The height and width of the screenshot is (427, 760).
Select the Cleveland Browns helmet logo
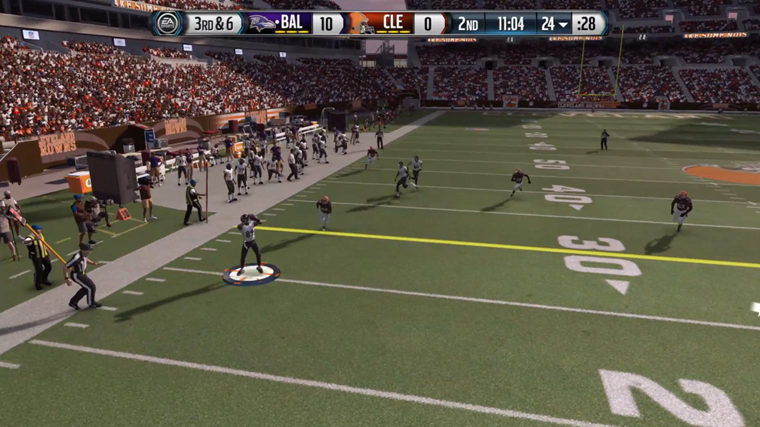(360, 24)
